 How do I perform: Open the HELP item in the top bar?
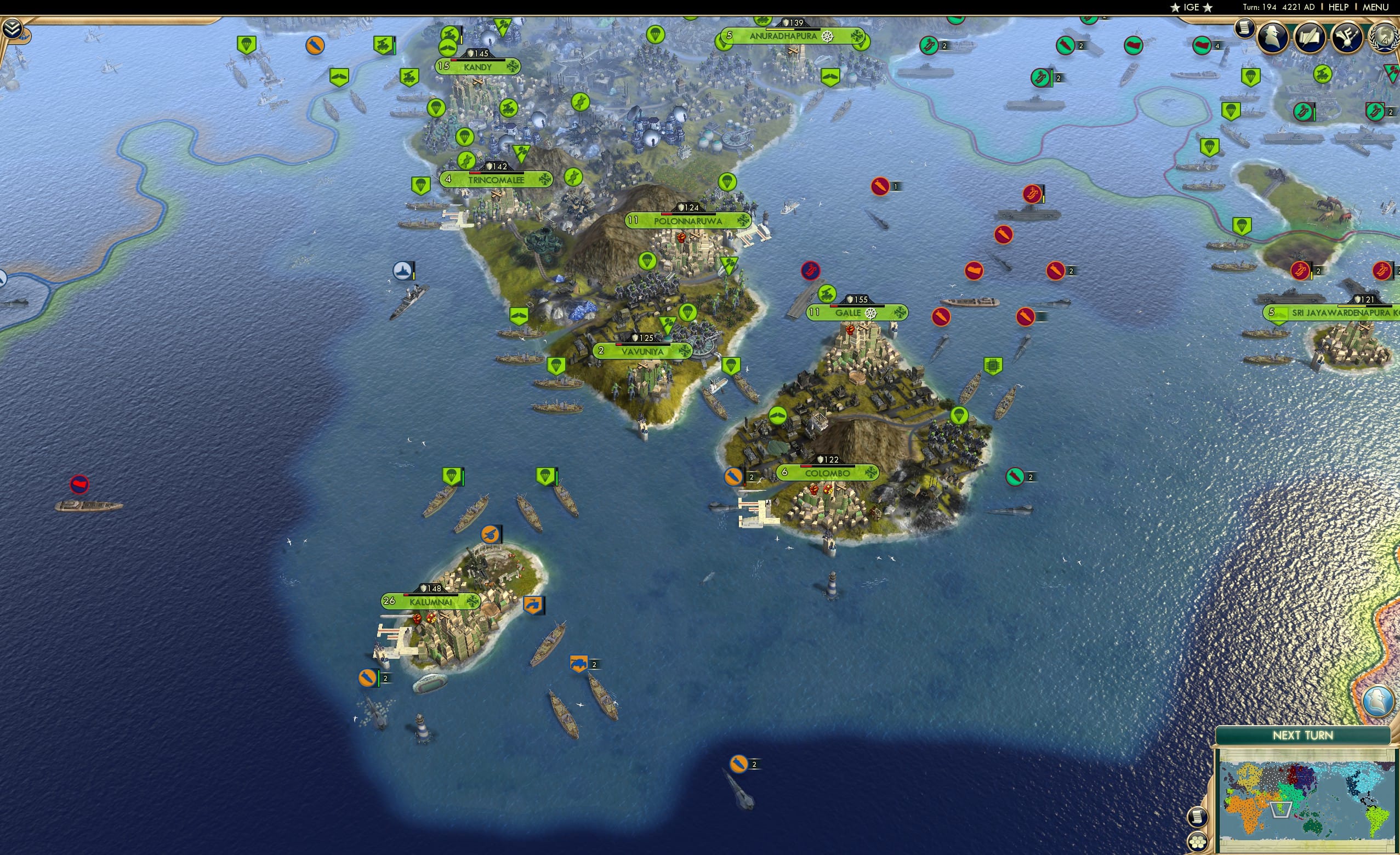point(1339,7)
